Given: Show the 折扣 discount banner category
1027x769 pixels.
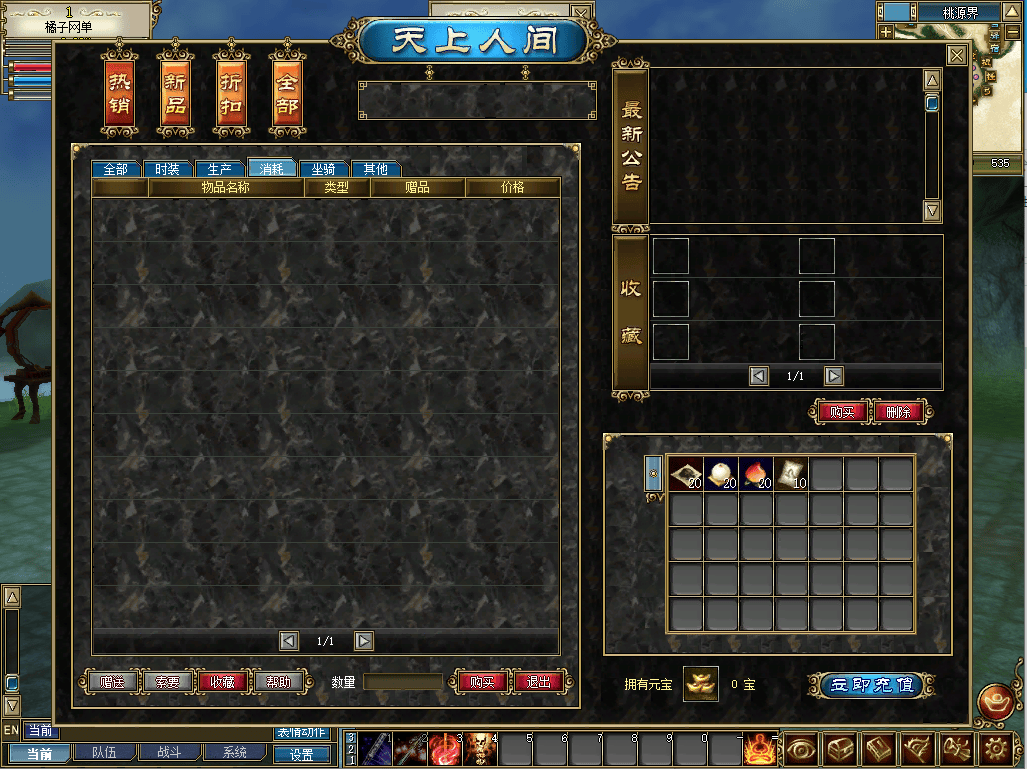Looking at the screenshot, I should pos(231,95).
